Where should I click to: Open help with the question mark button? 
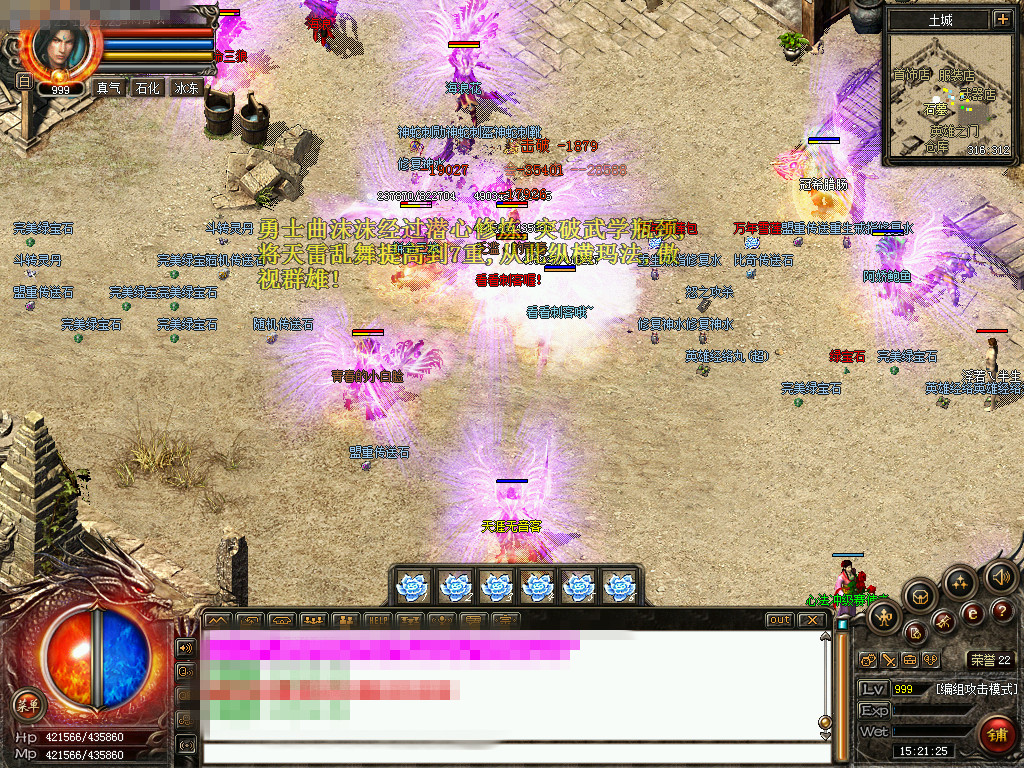[1003, 611]
